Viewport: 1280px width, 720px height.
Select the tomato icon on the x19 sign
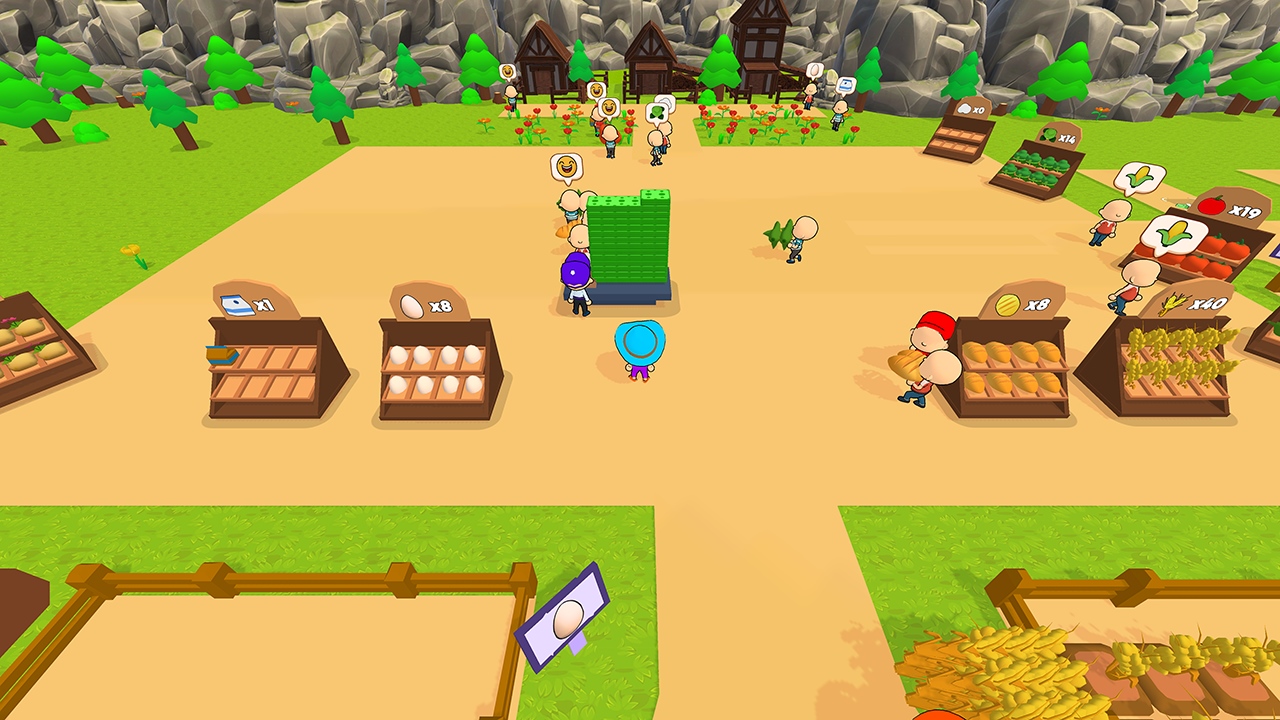coord(1211,204)
